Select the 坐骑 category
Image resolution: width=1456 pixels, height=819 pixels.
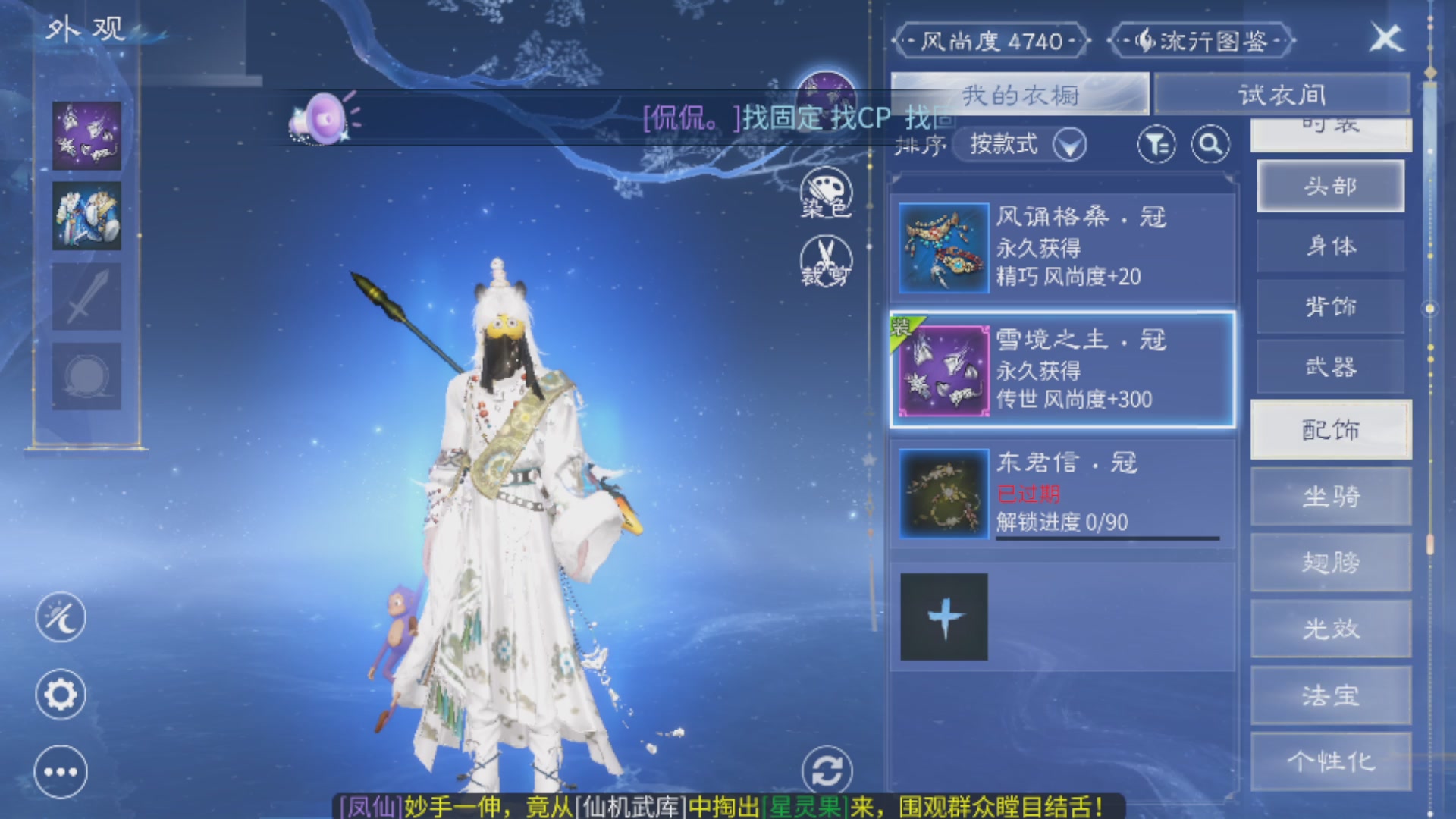pyautogui.click(x=1331, y=497)
